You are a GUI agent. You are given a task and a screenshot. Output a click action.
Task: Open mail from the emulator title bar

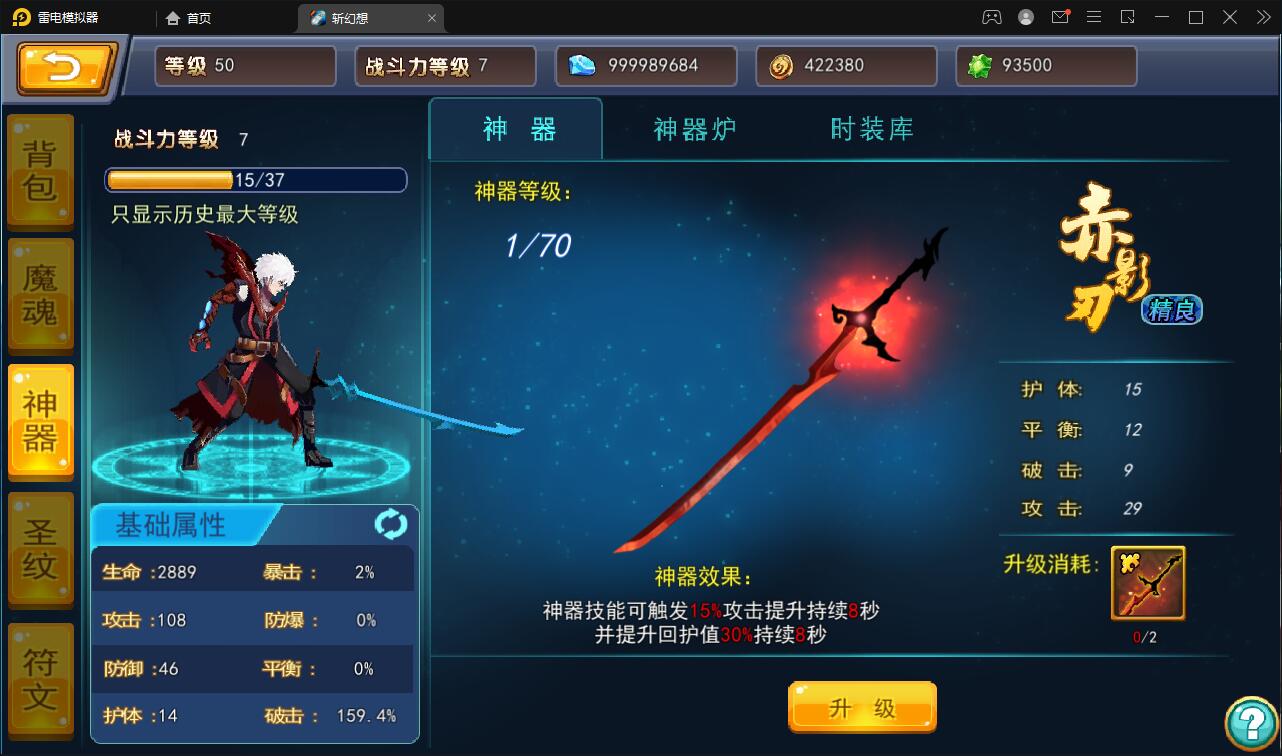1062,17
